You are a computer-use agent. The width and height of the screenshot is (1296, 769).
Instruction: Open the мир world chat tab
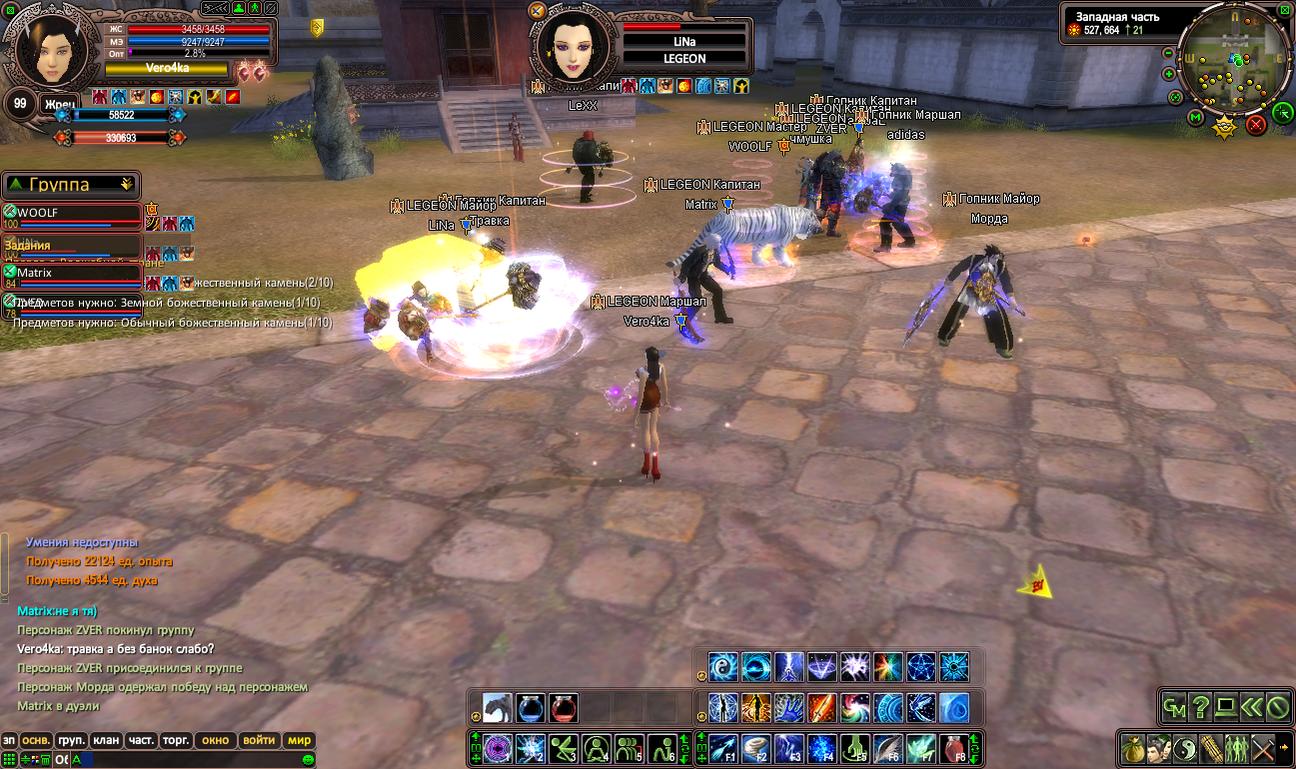(x=299, y=740)
